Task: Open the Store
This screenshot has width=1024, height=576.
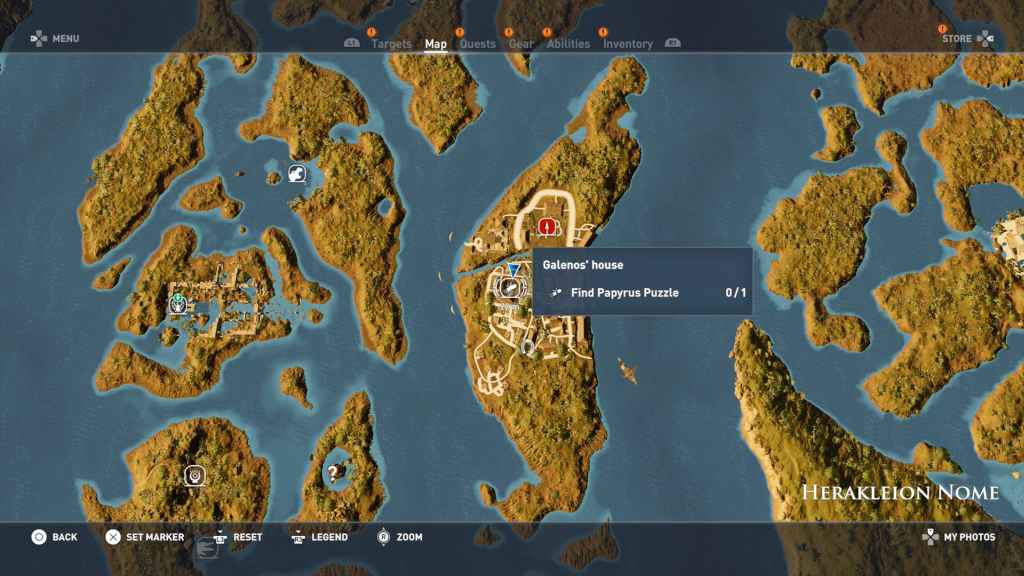Action: coord(967,39)
